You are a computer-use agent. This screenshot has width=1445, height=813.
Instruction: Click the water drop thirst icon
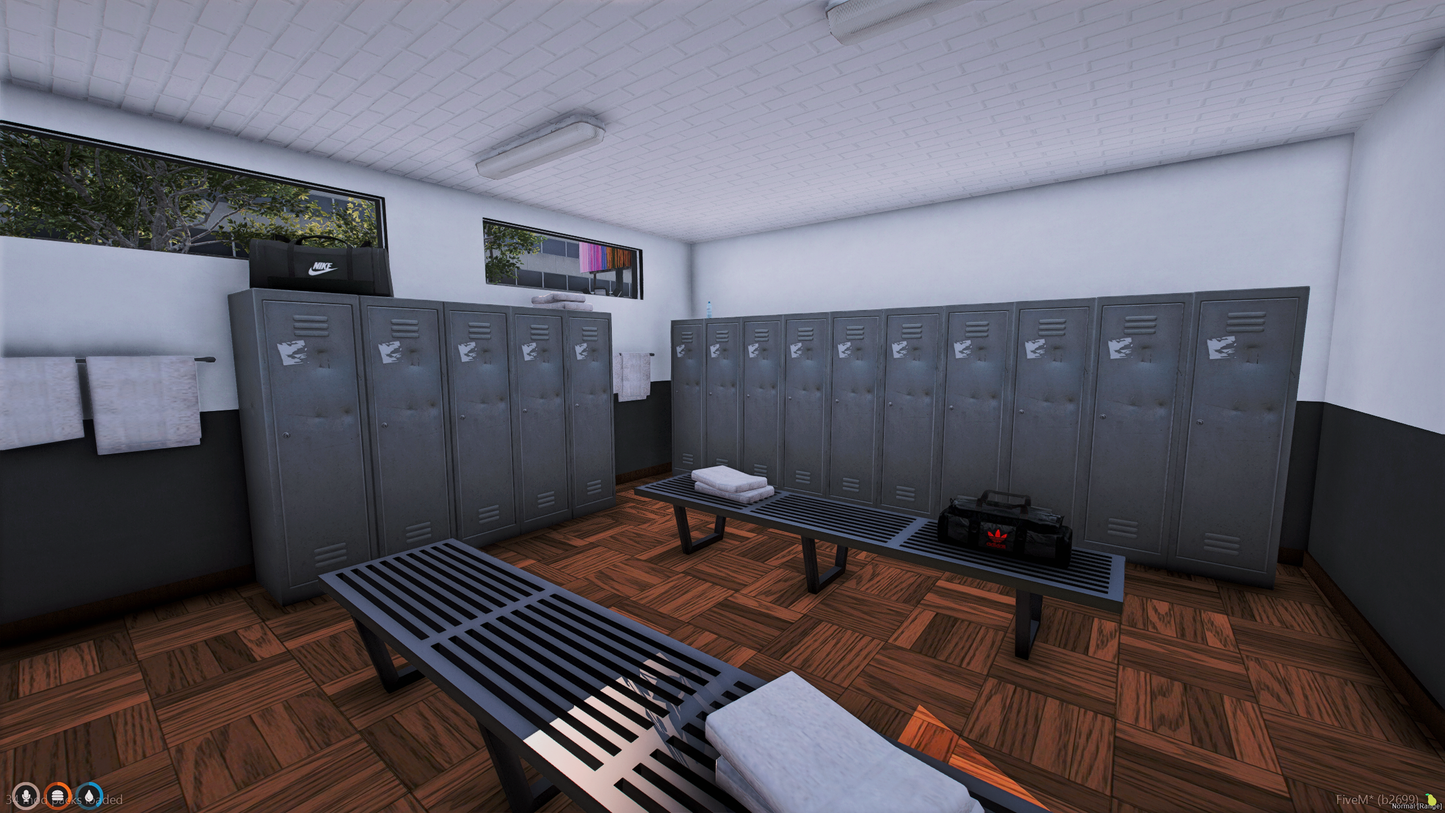[90, 796]
